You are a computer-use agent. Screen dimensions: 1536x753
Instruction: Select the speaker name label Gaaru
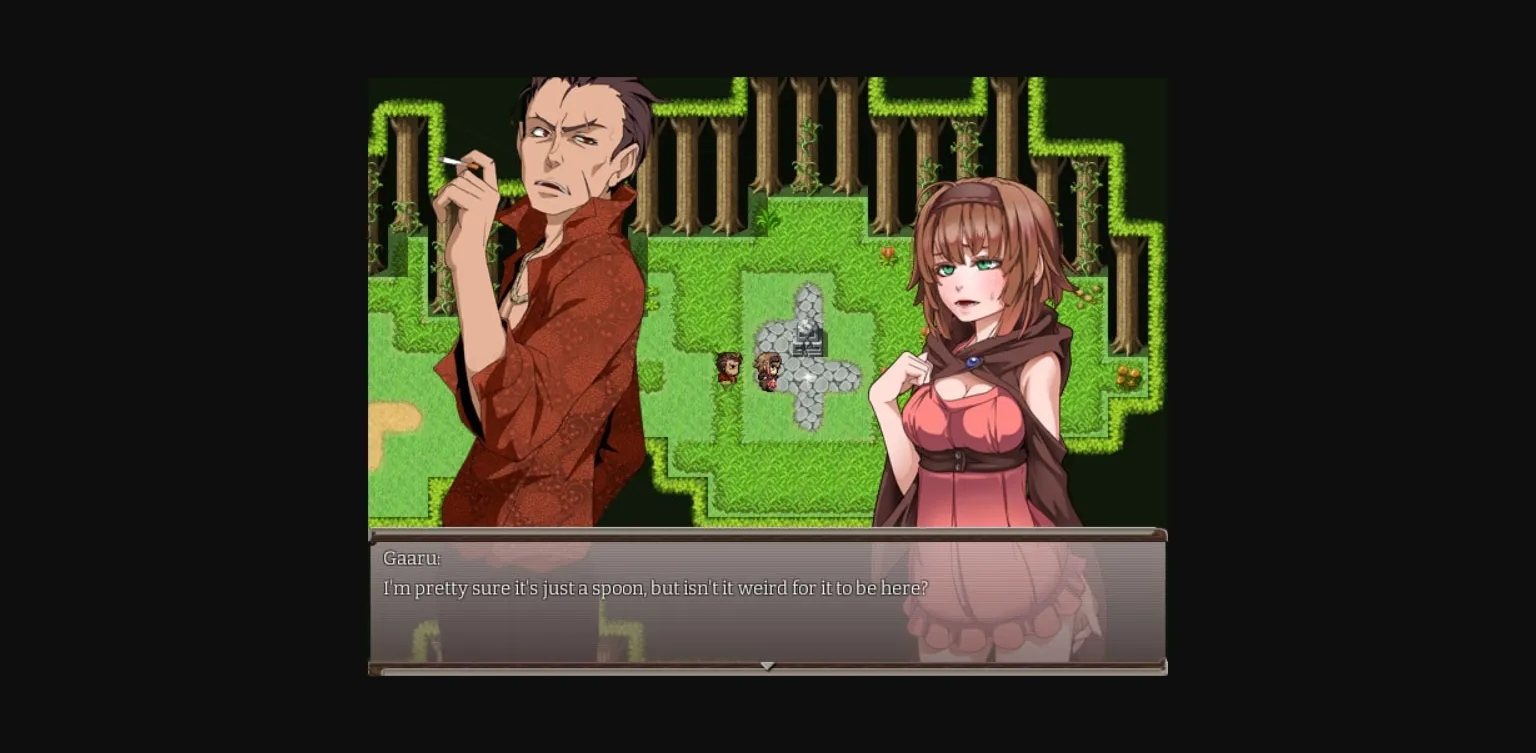tap(411, 558)
